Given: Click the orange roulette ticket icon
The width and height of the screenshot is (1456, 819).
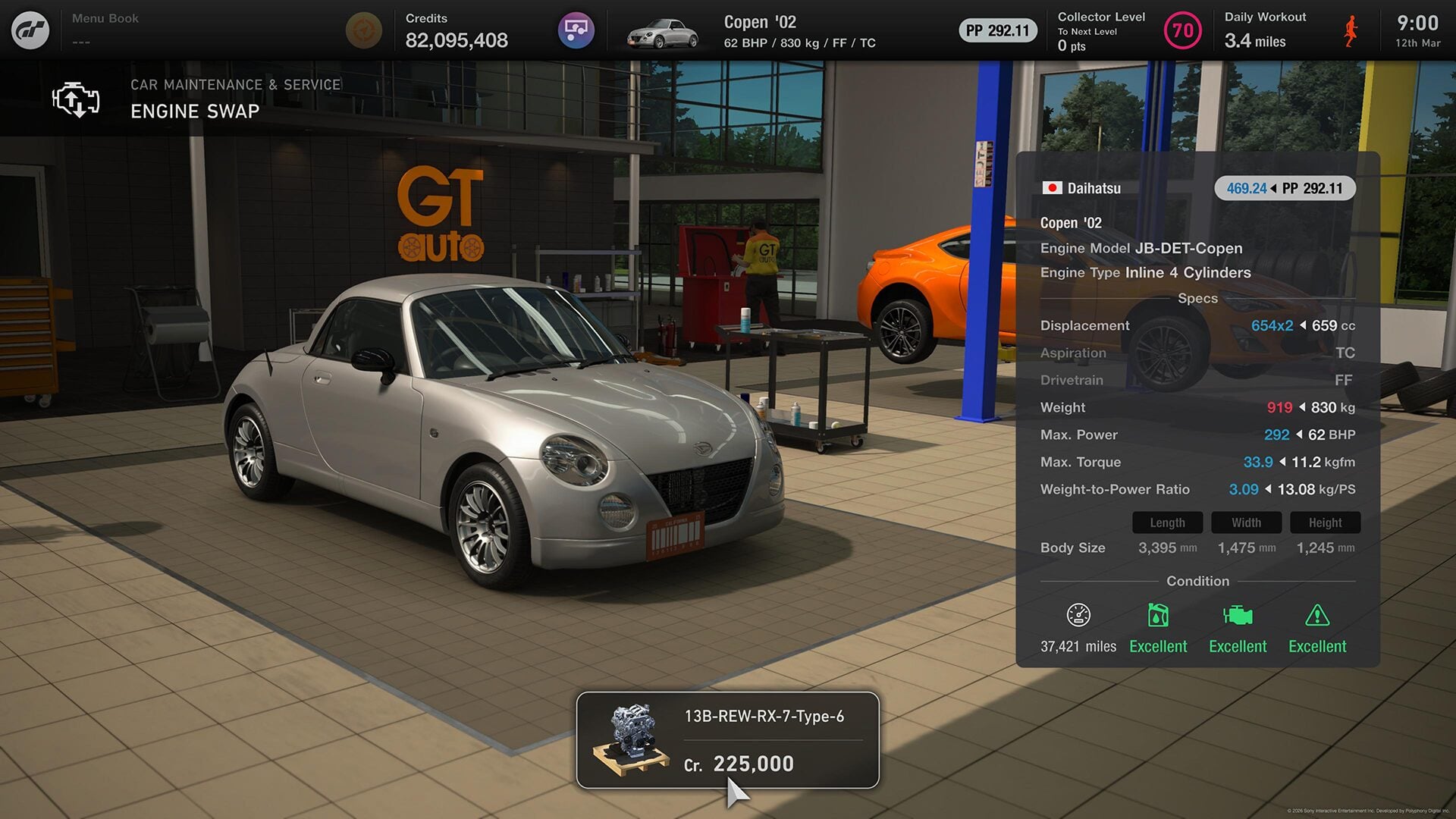Looking at the screenshot, I should pyautogui.click(x=363, y=30).
